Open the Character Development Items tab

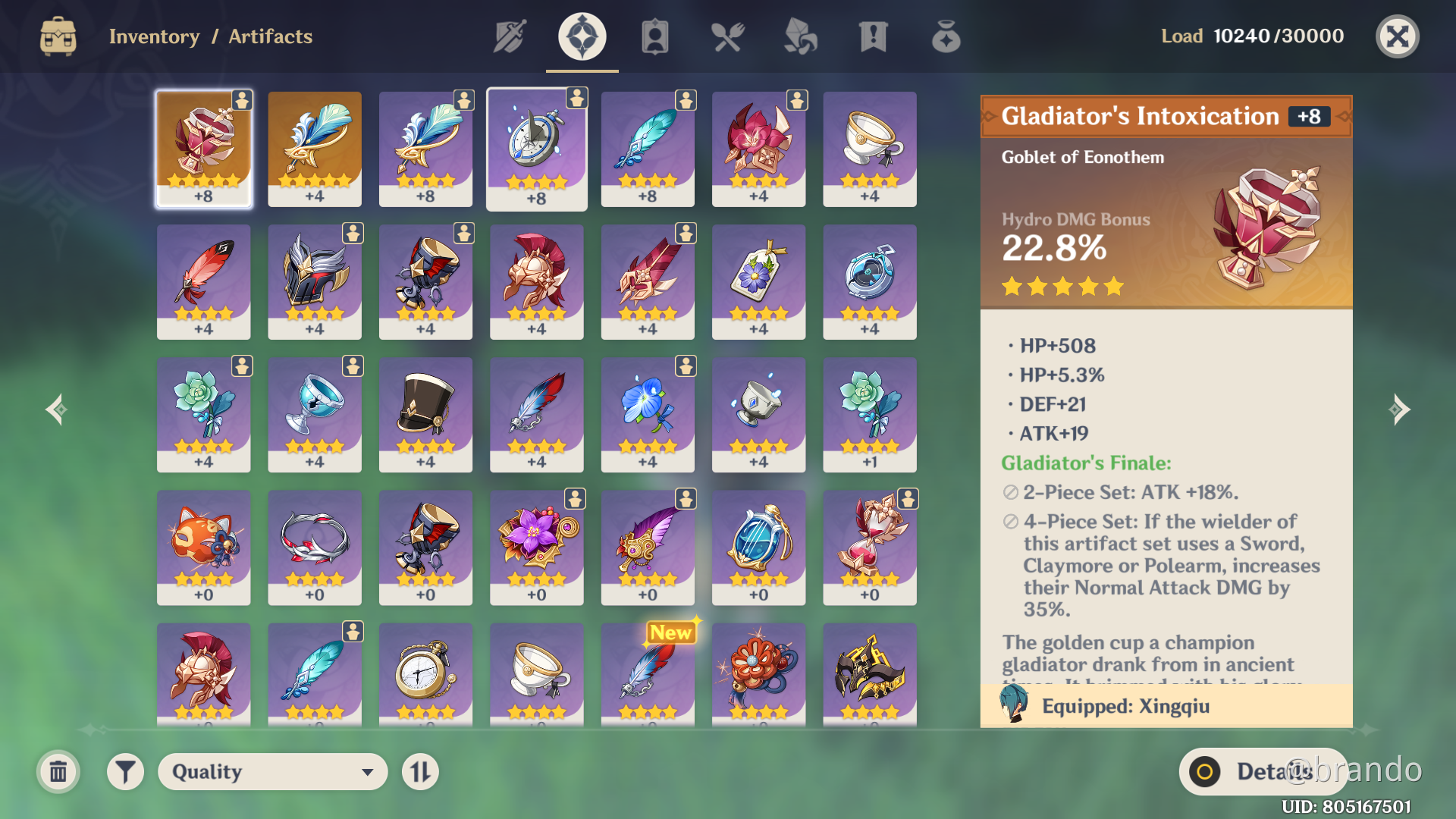(654, 36)
